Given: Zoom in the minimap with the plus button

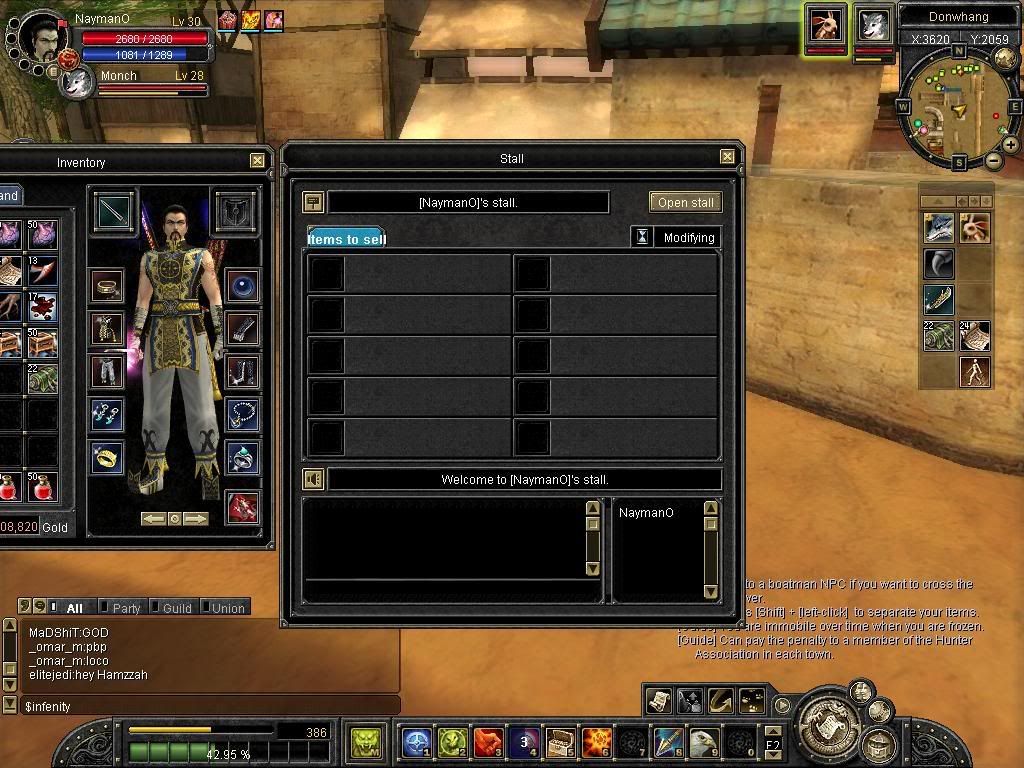Looking at the screenshot, I should tap(1010, 145).
